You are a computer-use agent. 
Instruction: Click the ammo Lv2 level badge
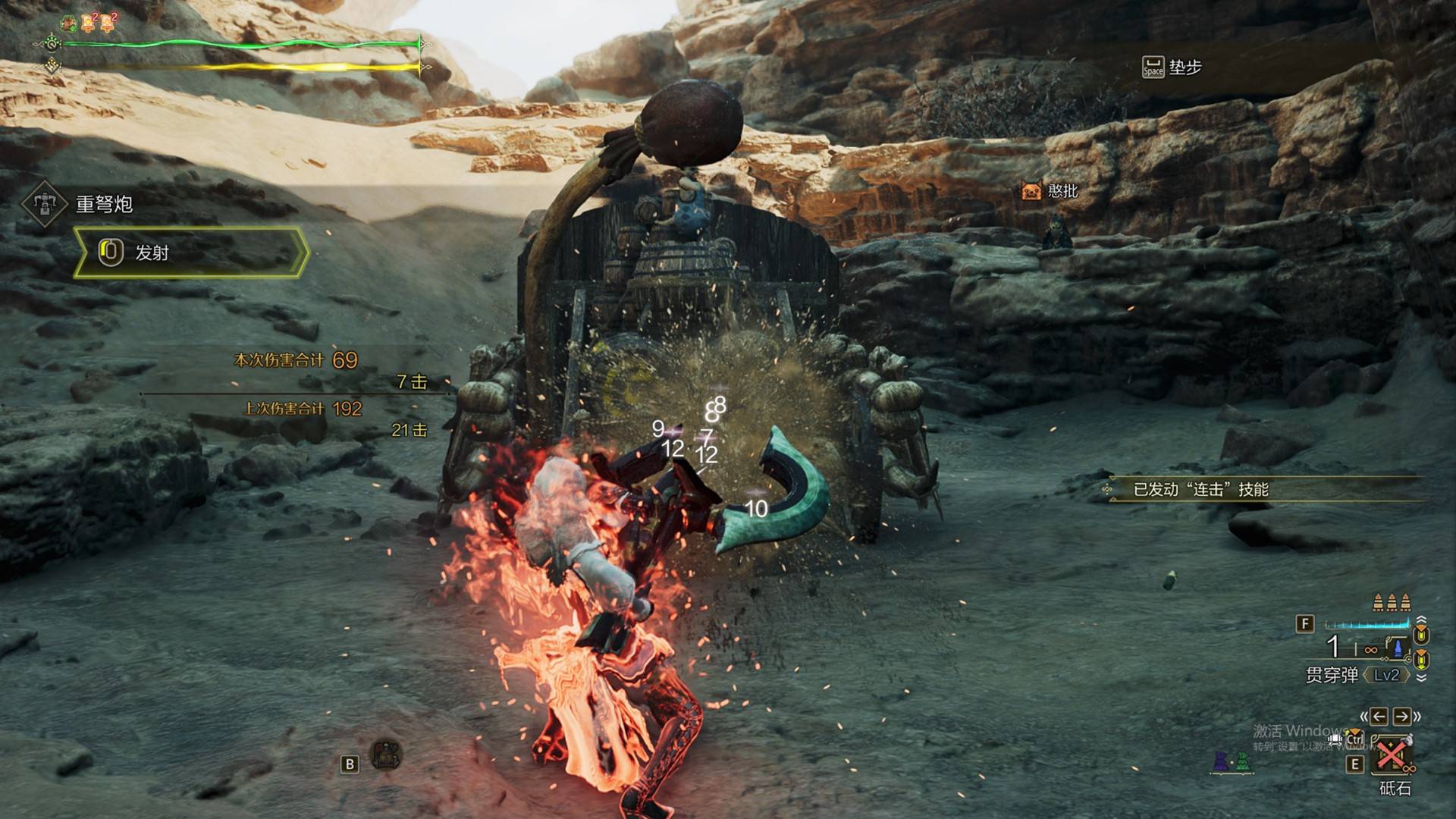[x=1386, y=675]
